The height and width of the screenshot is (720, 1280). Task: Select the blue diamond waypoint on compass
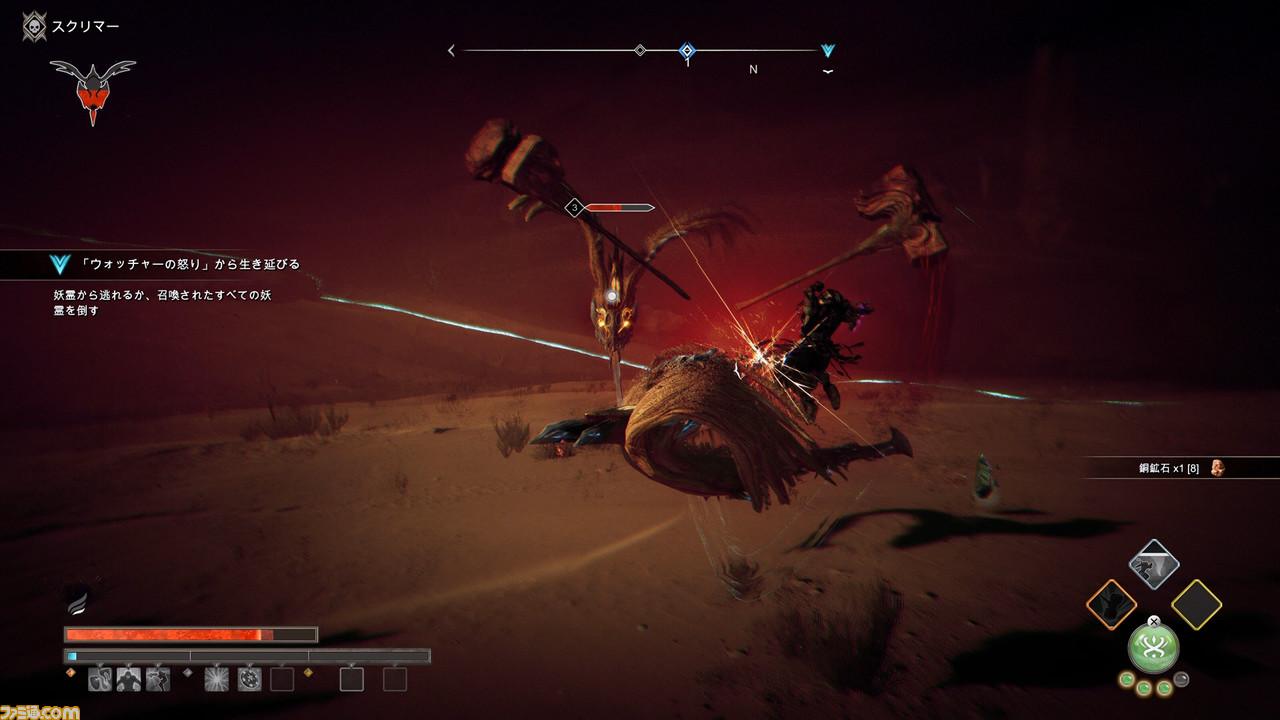click(687, 51)
